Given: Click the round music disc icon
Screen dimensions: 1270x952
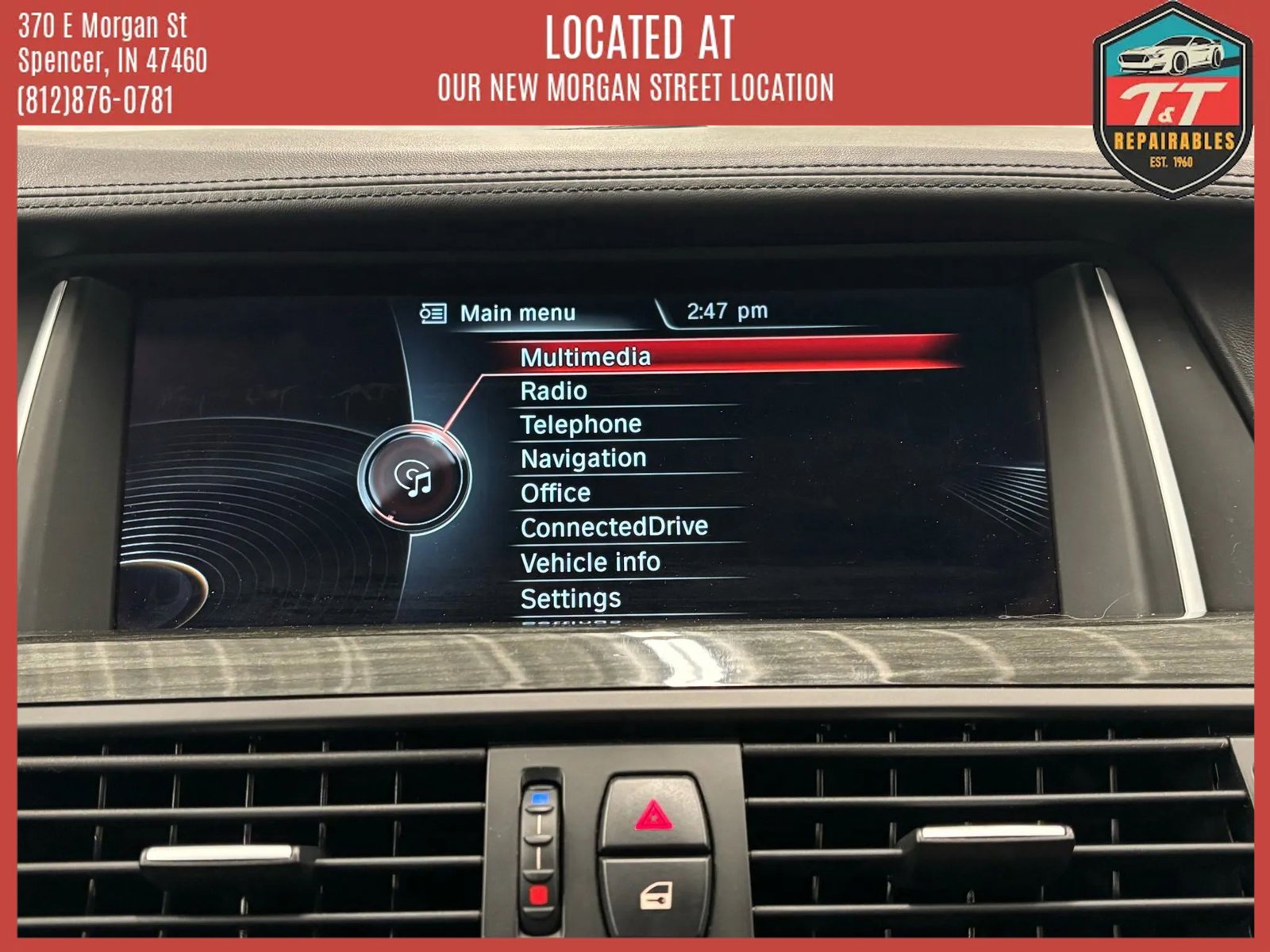Looking at the screenshot, I should [414, 478].
